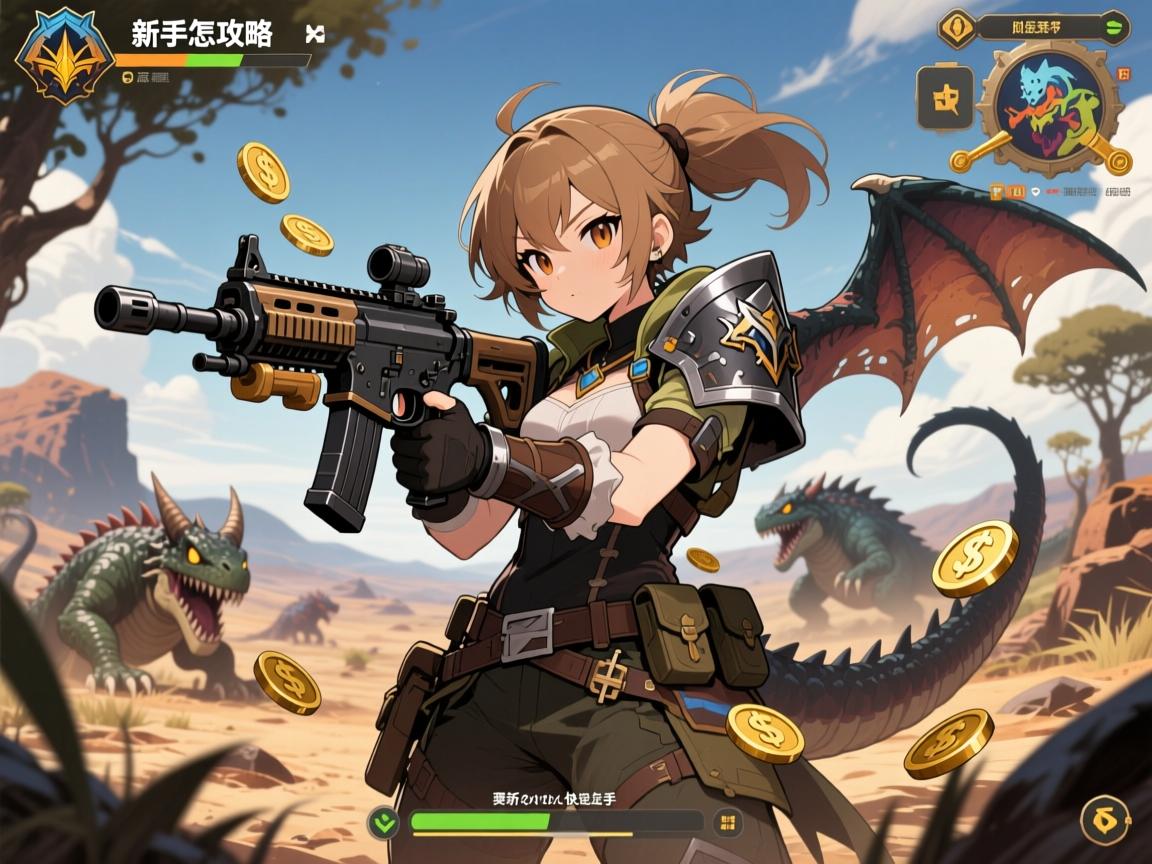Click the left golden knob under the emblem

pos(960,159)
